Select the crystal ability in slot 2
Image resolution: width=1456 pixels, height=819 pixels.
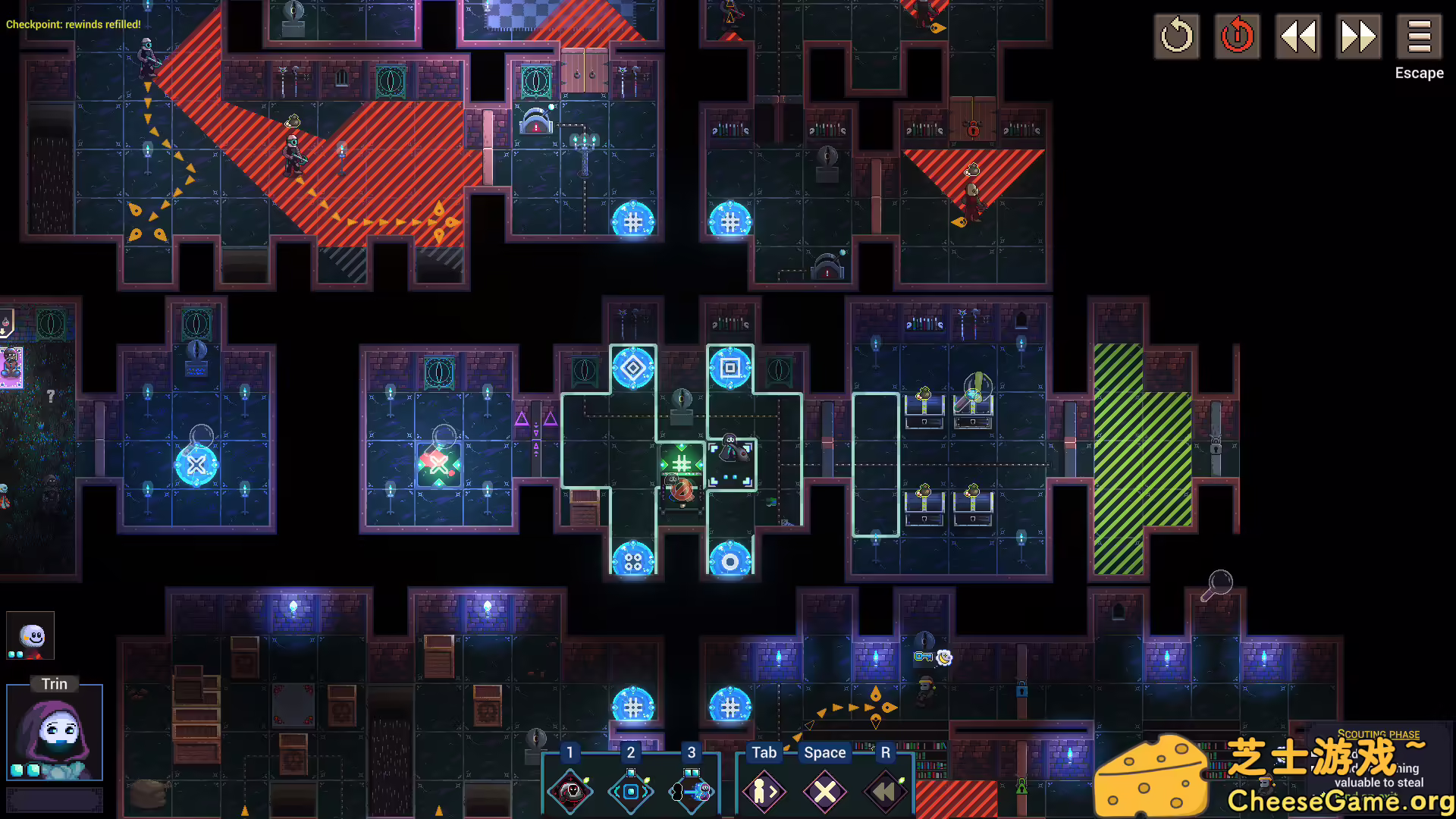tap(631, 791)
